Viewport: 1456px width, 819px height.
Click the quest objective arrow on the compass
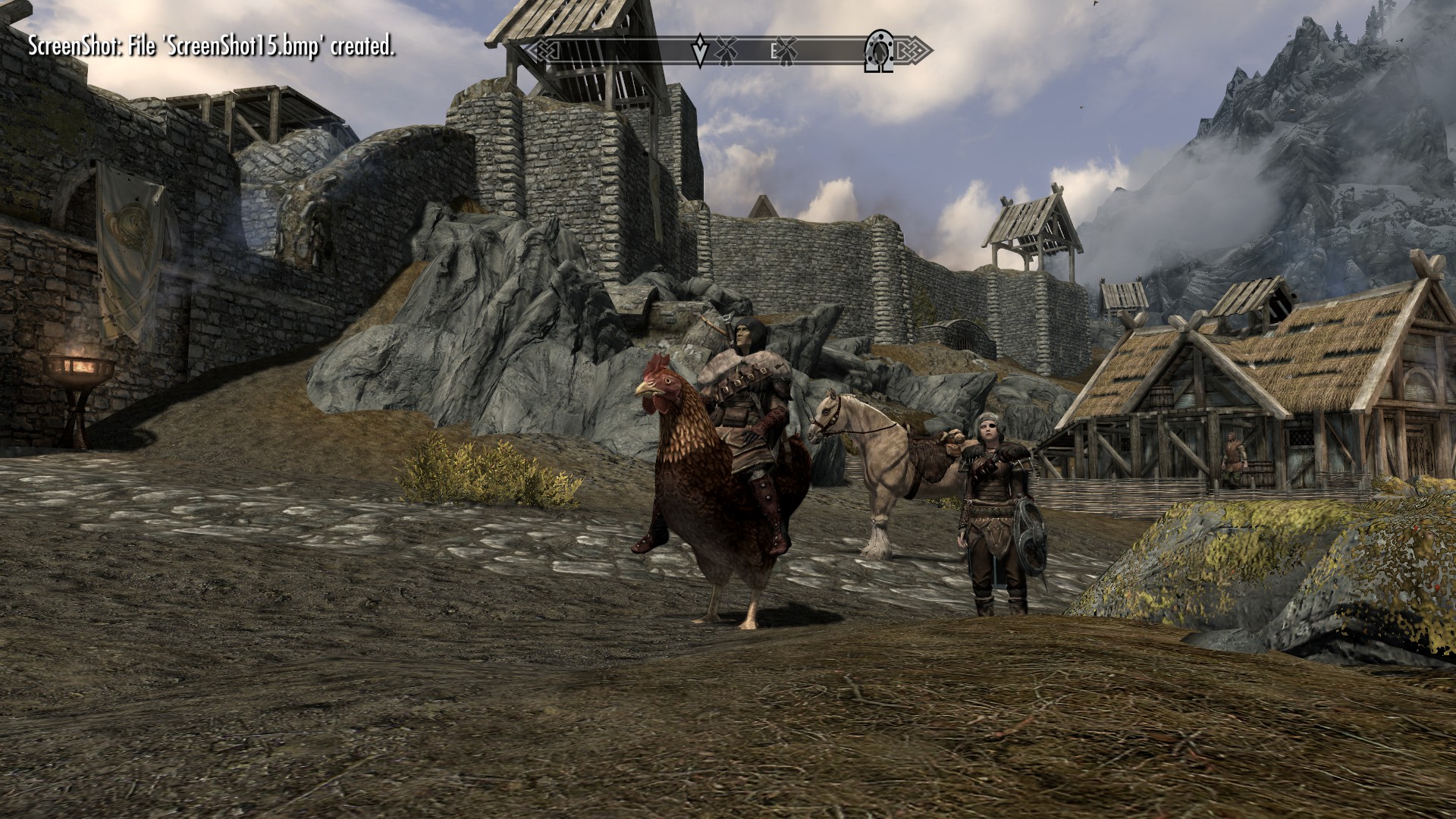point(701,51)
